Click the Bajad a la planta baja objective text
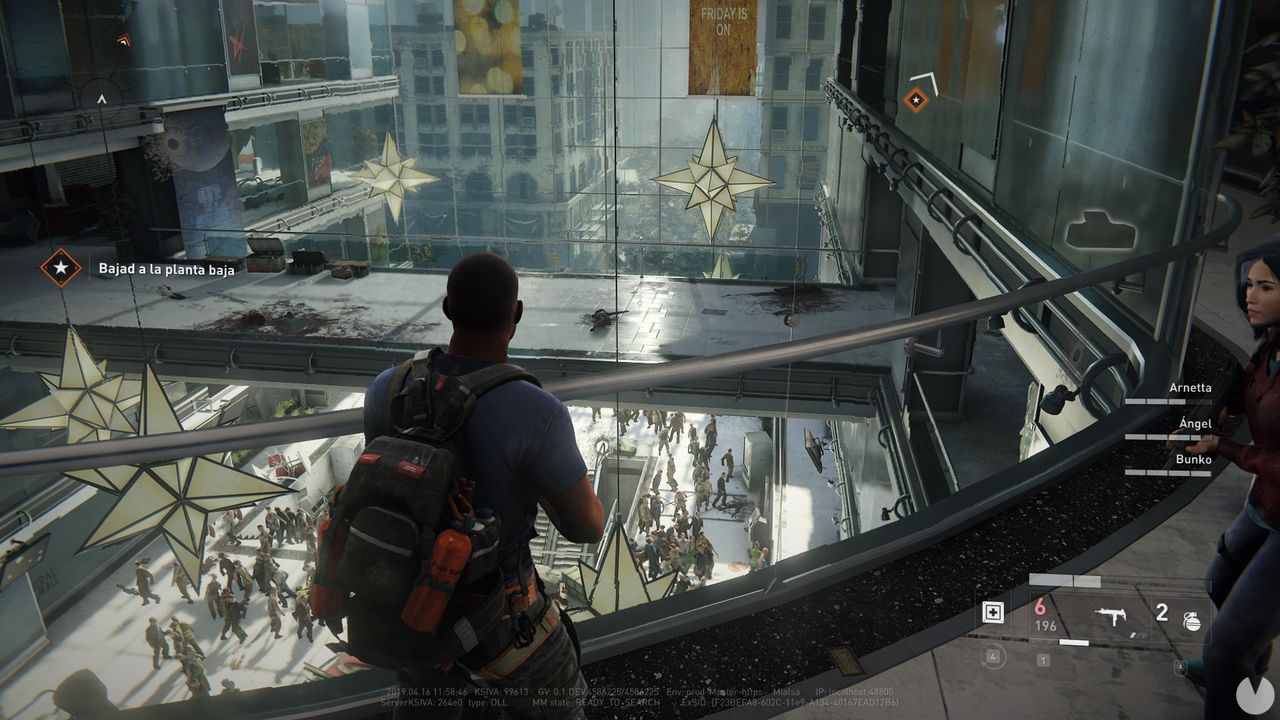 (x=165, y=267)
